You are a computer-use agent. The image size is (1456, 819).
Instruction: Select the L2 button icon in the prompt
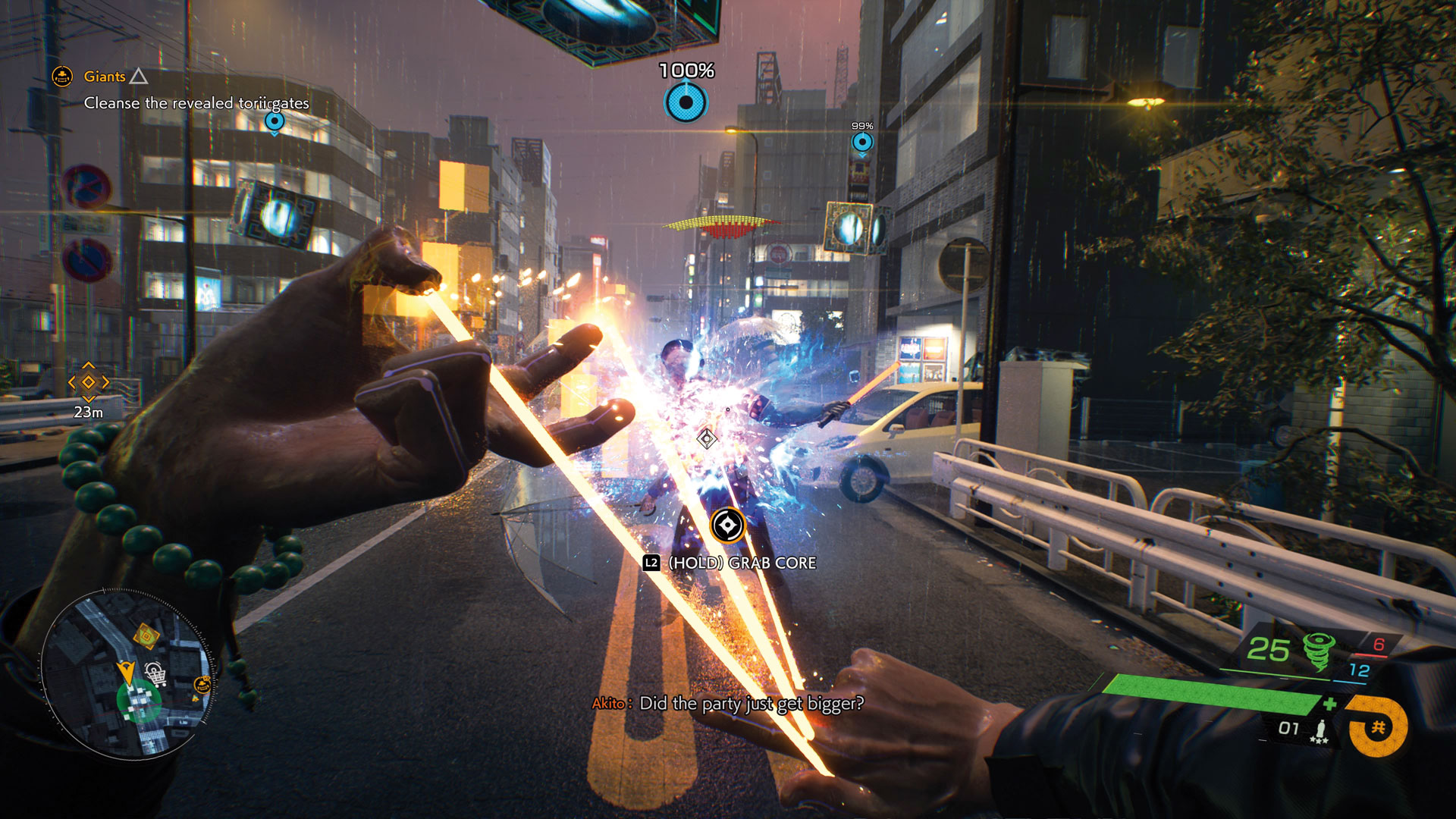(650, 563)
